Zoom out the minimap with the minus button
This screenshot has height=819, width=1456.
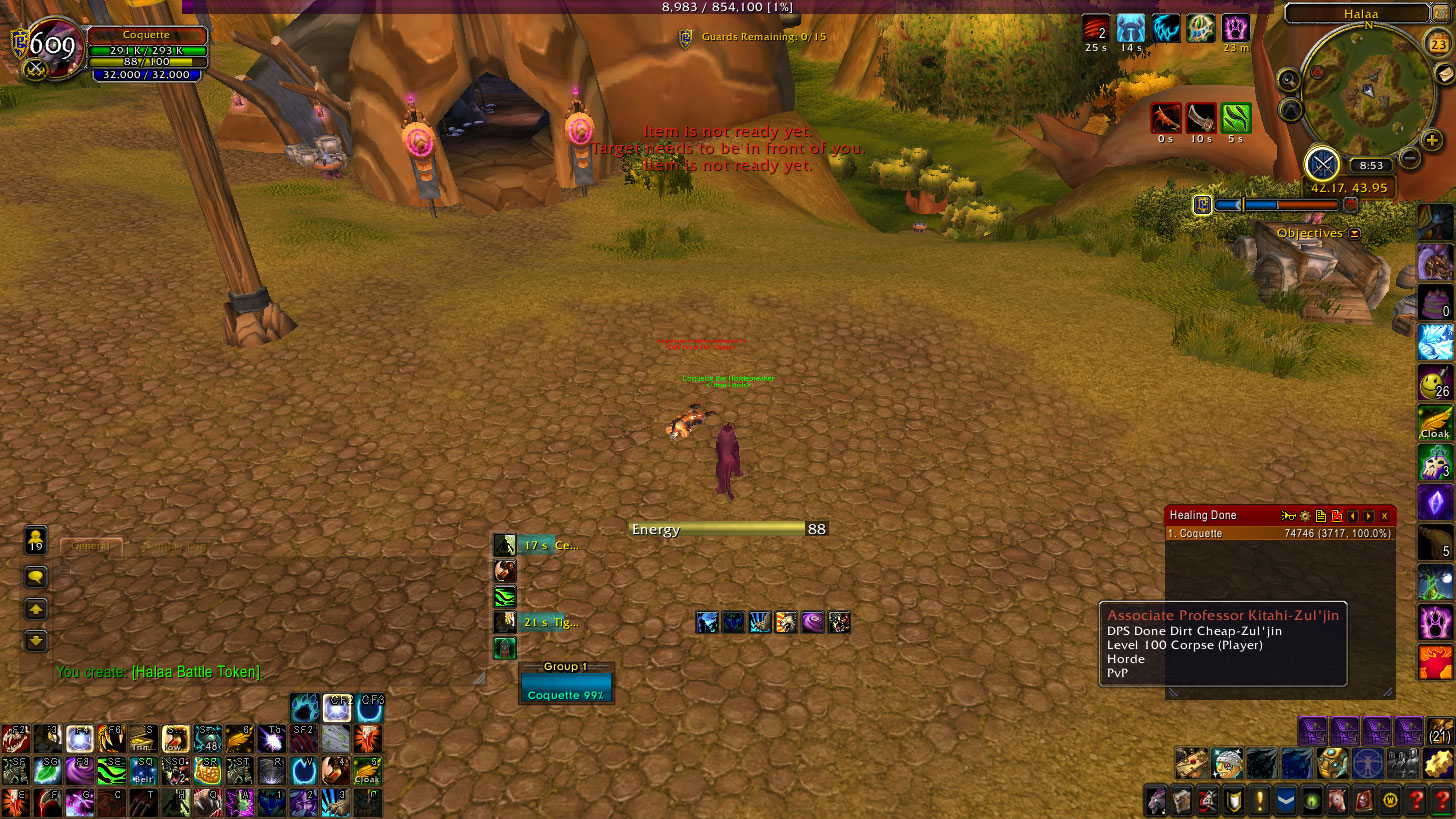click(x=1410, y=157)
